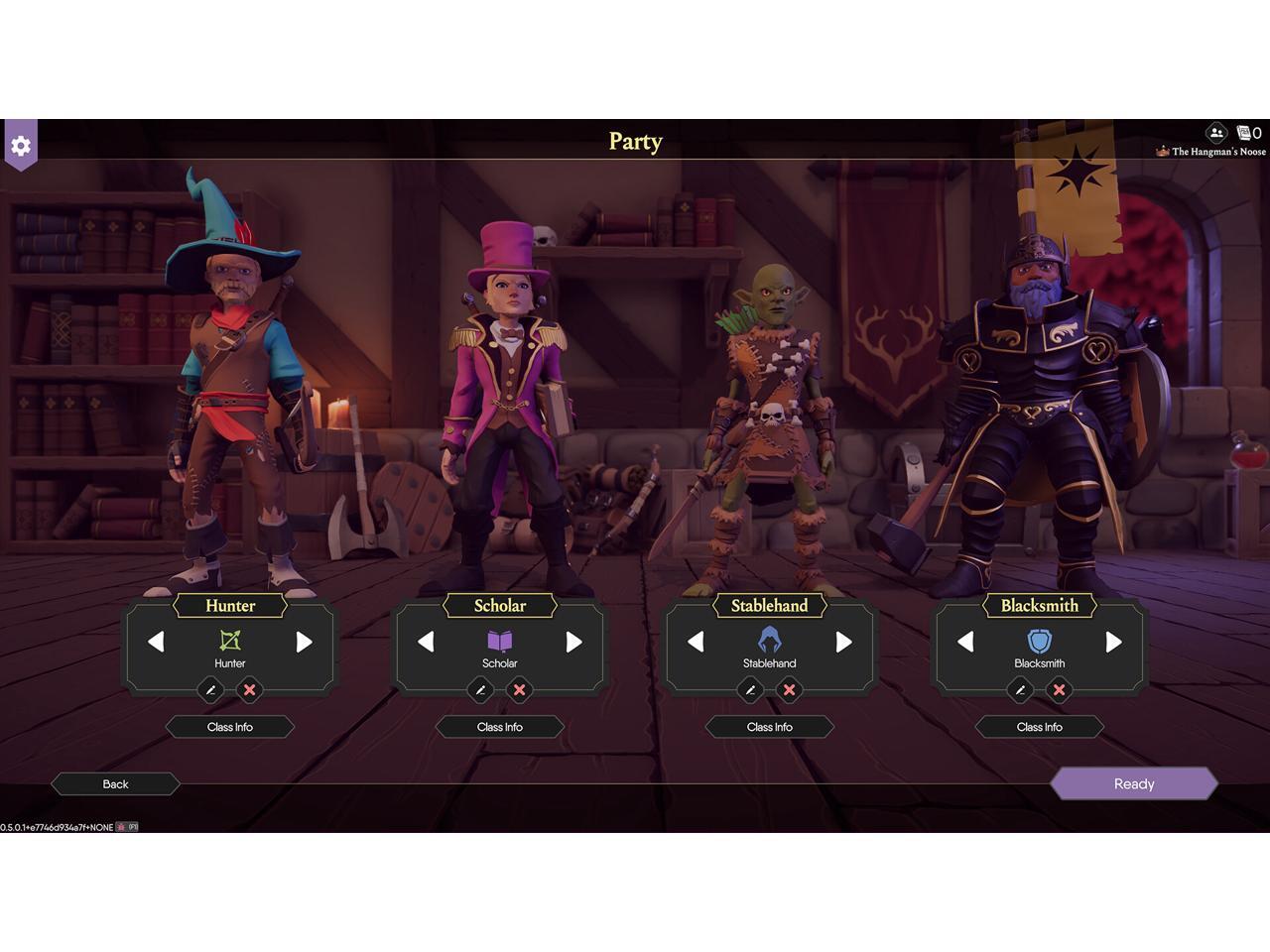Go Back to the previous screen
This screenshot has height=952, width=1270.
(x=115, y=783)
